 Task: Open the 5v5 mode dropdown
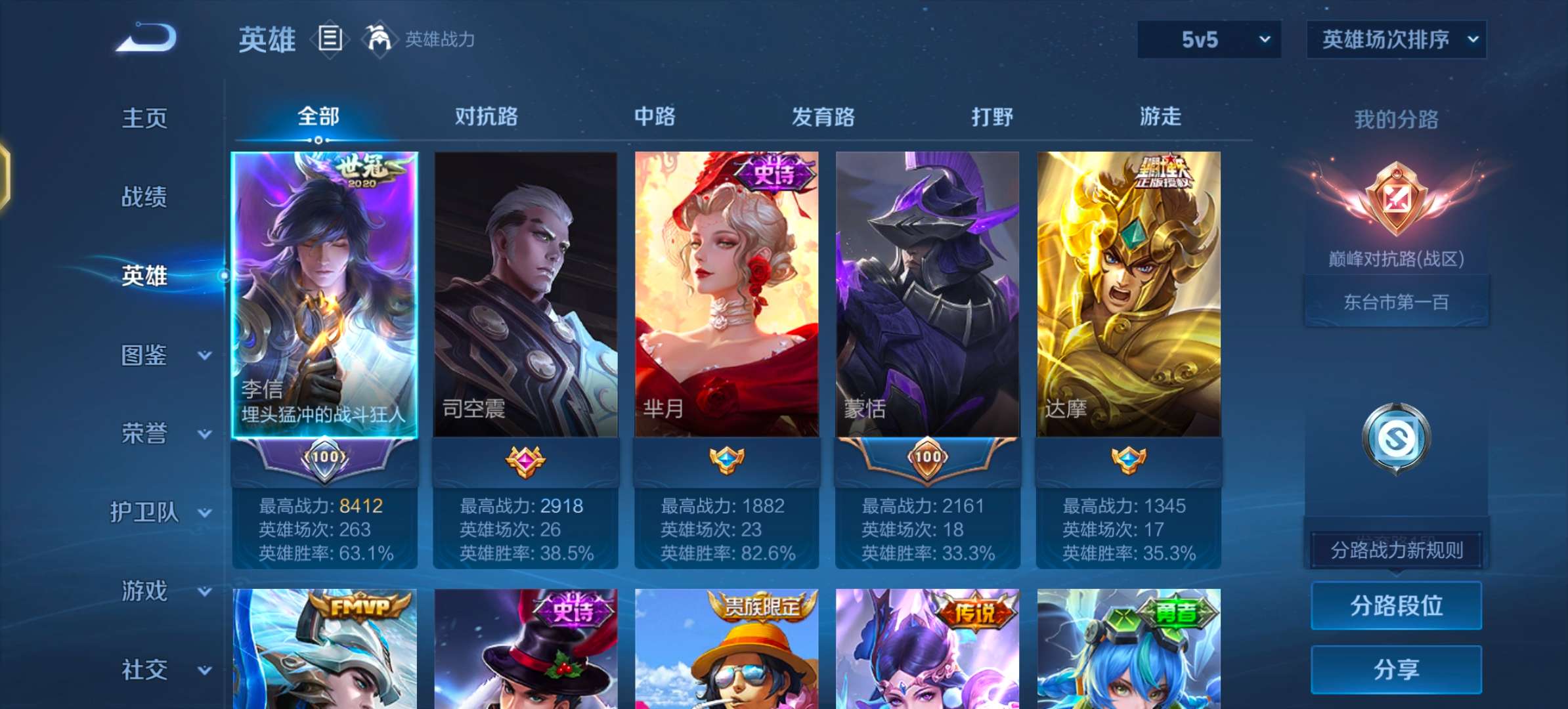pyautogui.click(x=1209, y=38)
